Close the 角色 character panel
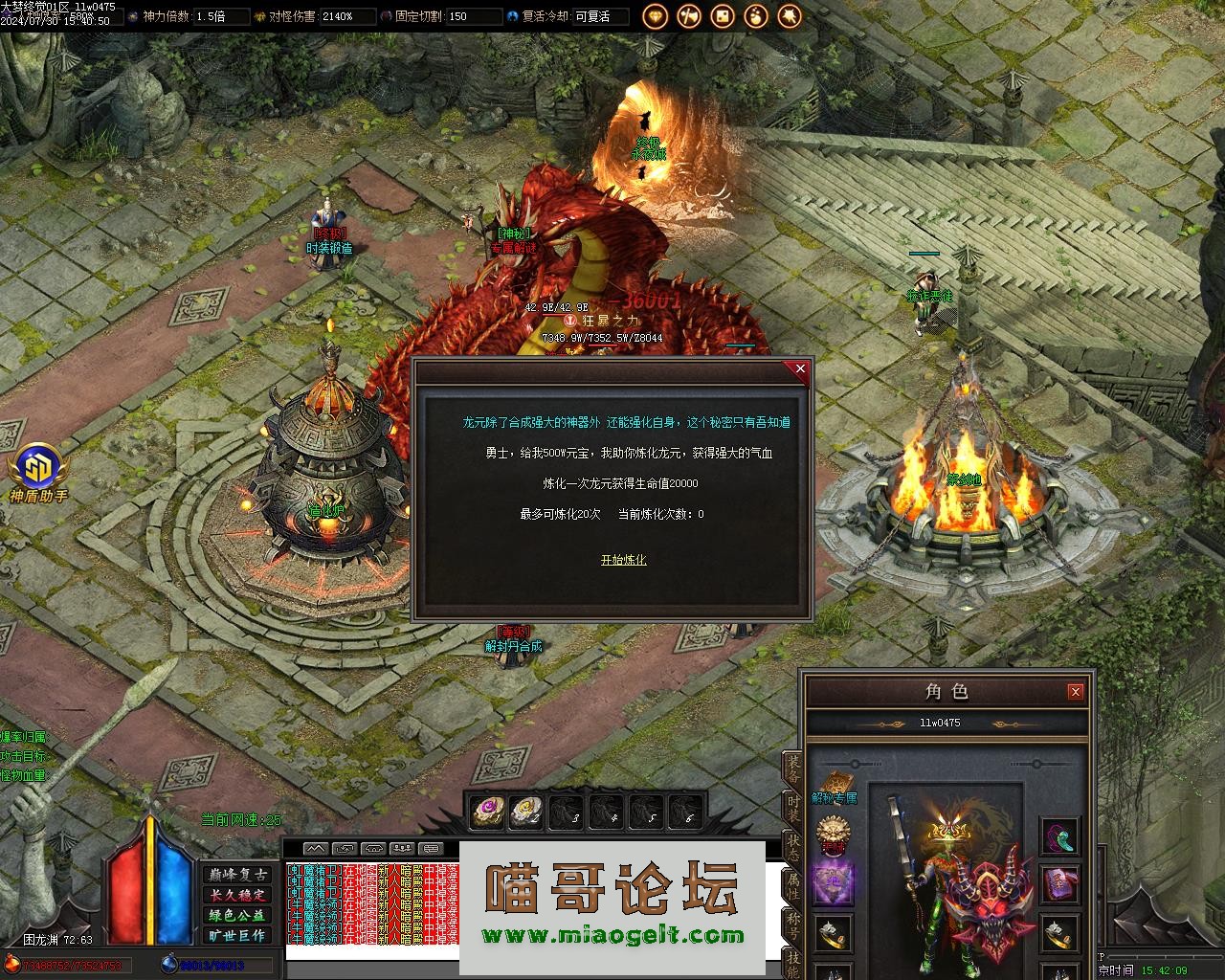Image resolution: width=1225 pixels, height=980 pixels. point(1075,691)
